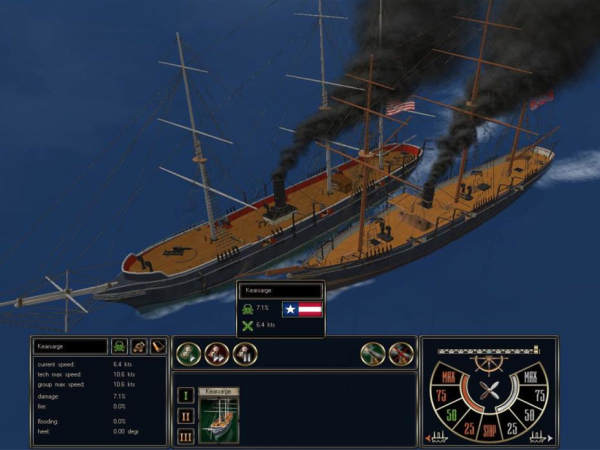600x450 pixels.
Task: Set throttle to red MAX reverse segment
Action: pyautogui.click(x=447, y=379)
